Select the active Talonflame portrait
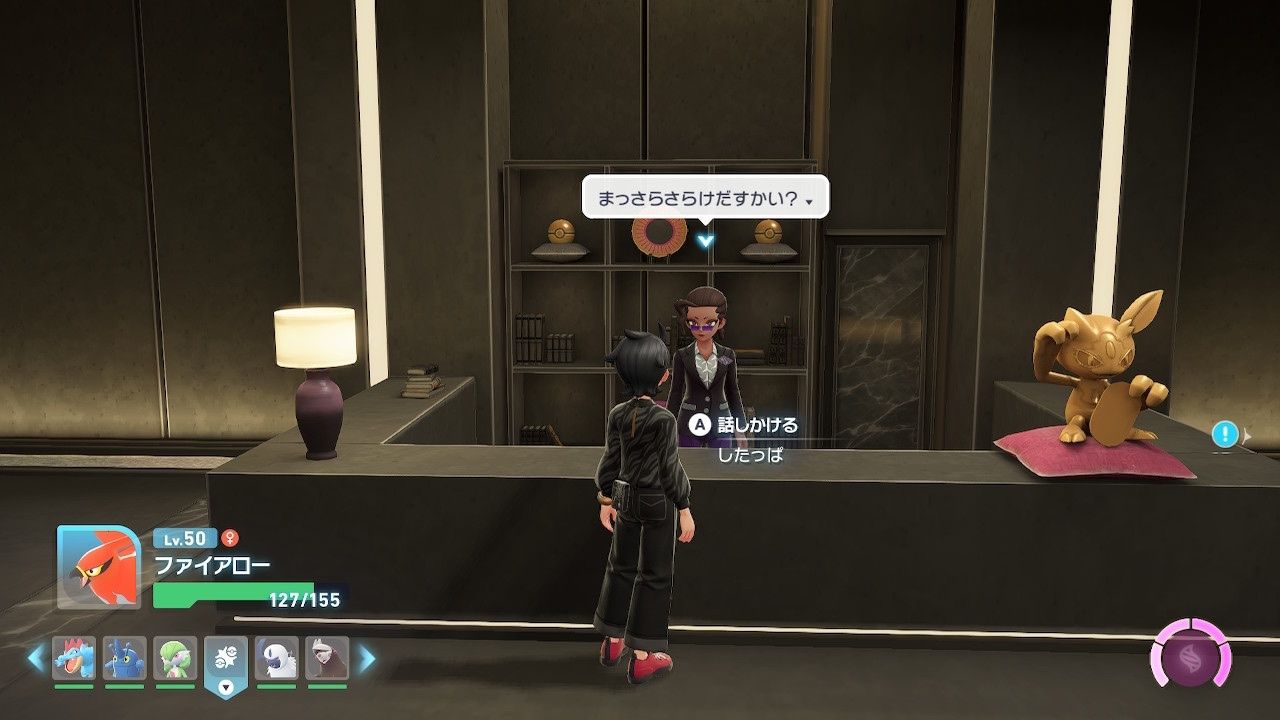 pyautogui.click(x=99, y=566)
